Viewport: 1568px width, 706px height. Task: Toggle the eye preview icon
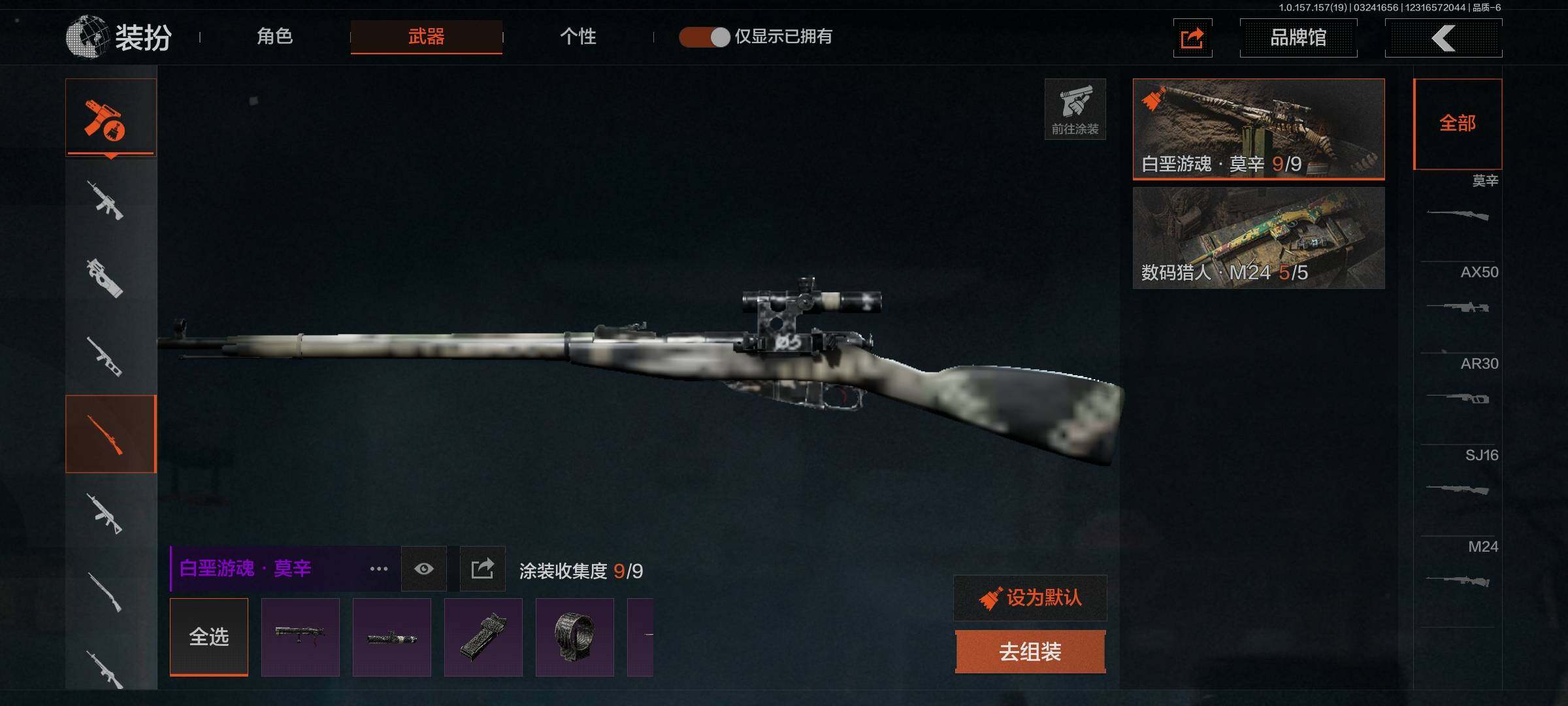coord(424,569)
